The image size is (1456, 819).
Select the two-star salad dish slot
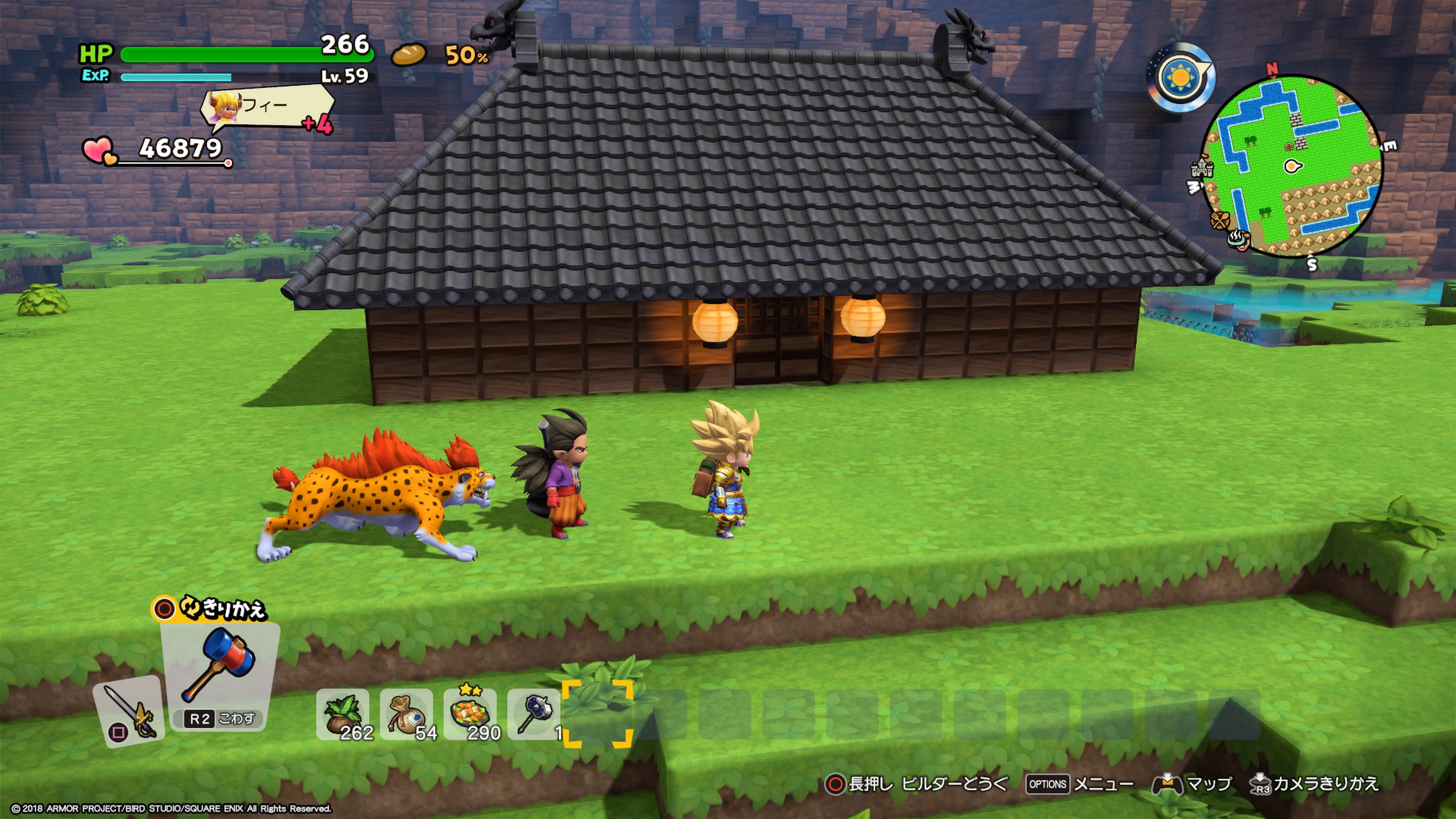coord(470,714)
